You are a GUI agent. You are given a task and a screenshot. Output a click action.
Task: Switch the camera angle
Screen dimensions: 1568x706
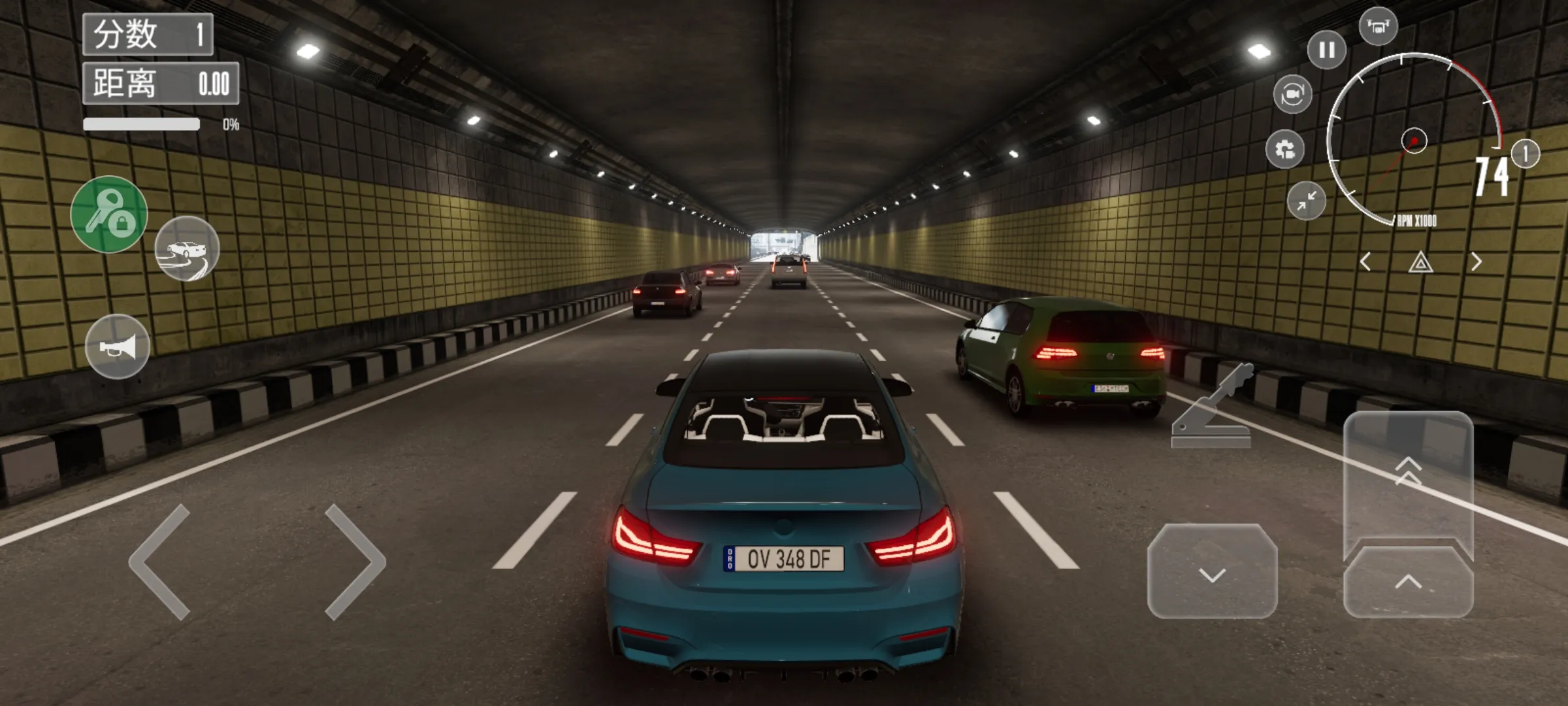pyautogui.click(x=1292, y=95)
